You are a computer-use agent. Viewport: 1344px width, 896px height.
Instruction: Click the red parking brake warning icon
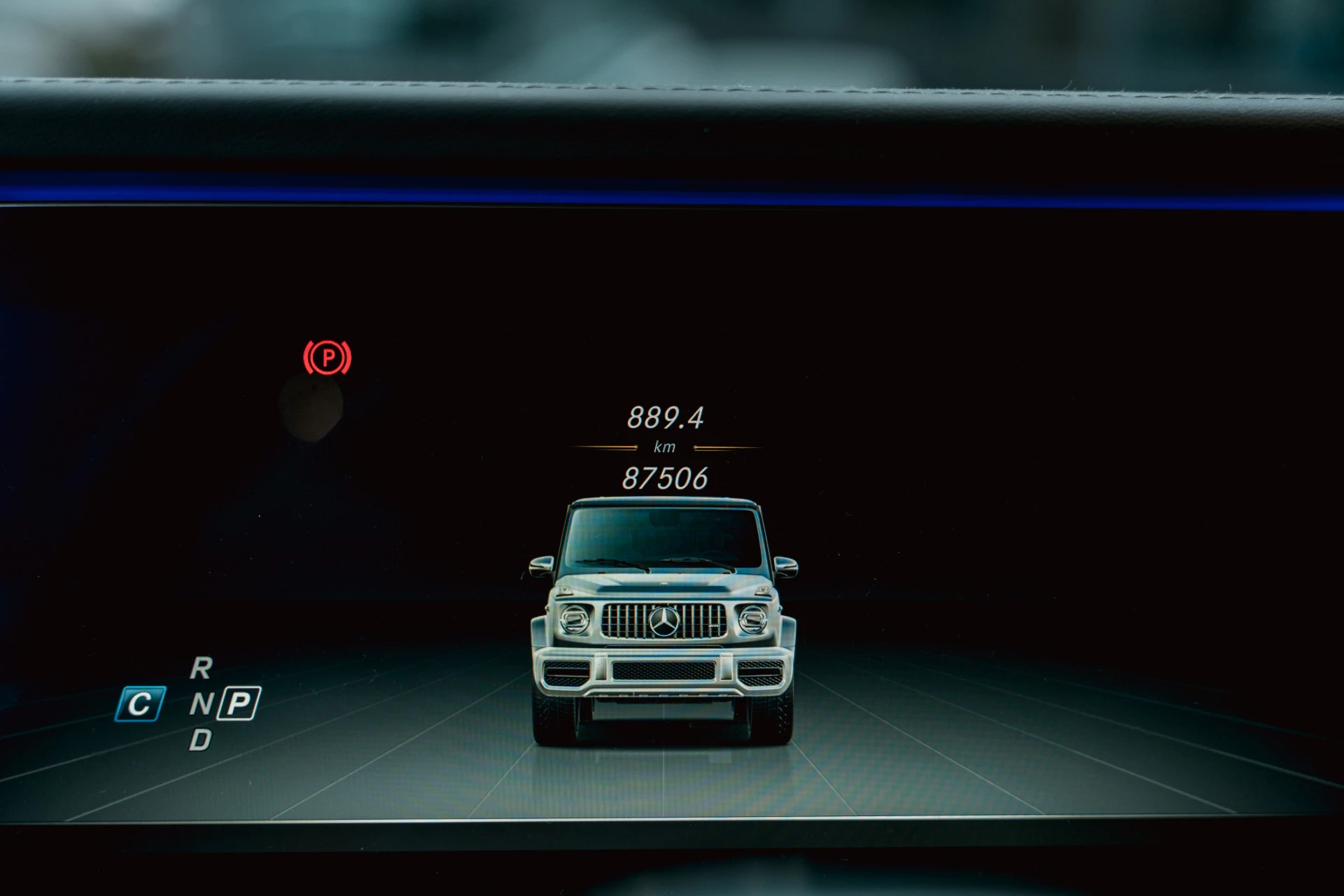click(x=327, y=358)
